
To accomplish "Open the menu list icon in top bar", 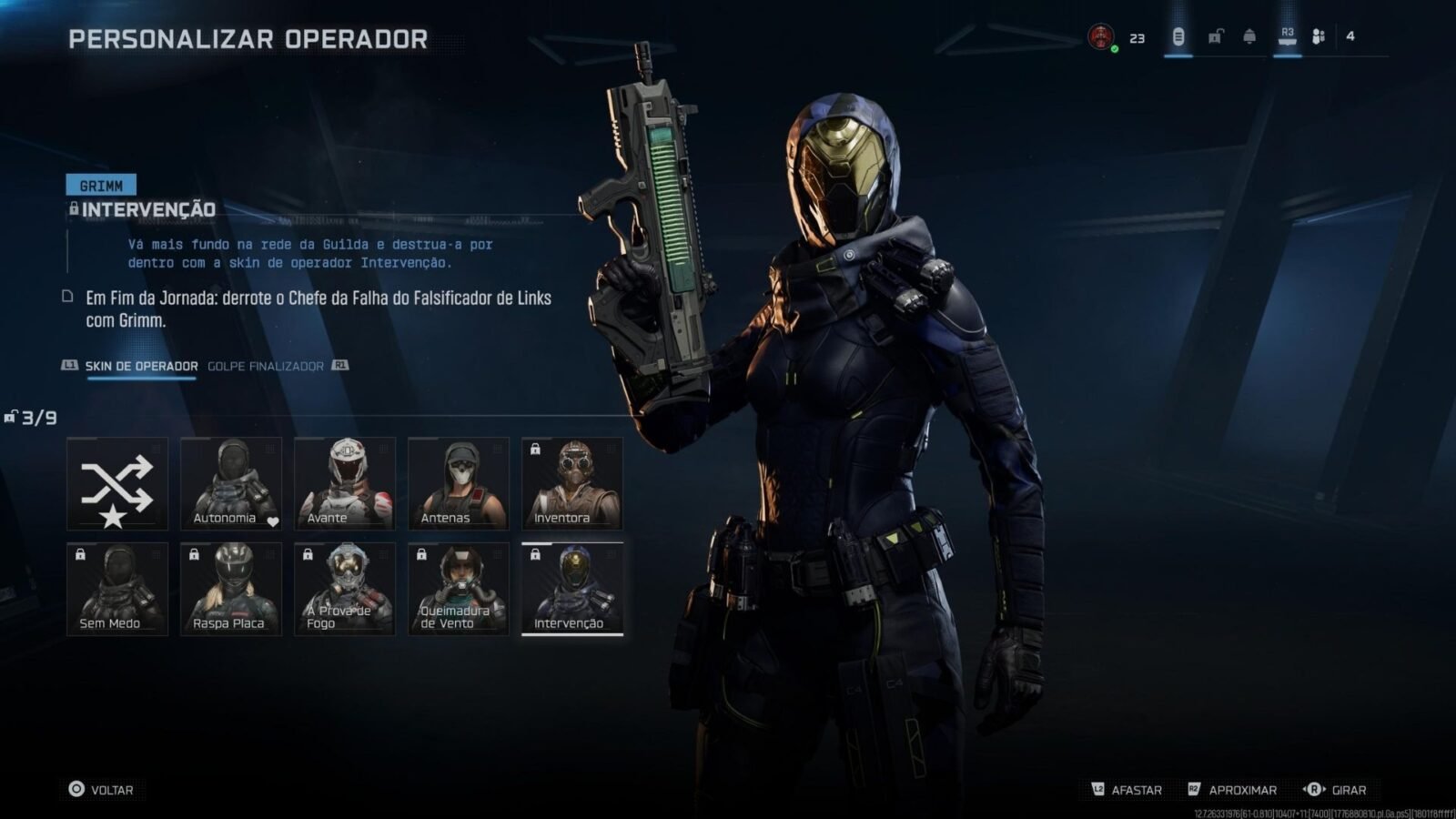I will coord(1178,37).
